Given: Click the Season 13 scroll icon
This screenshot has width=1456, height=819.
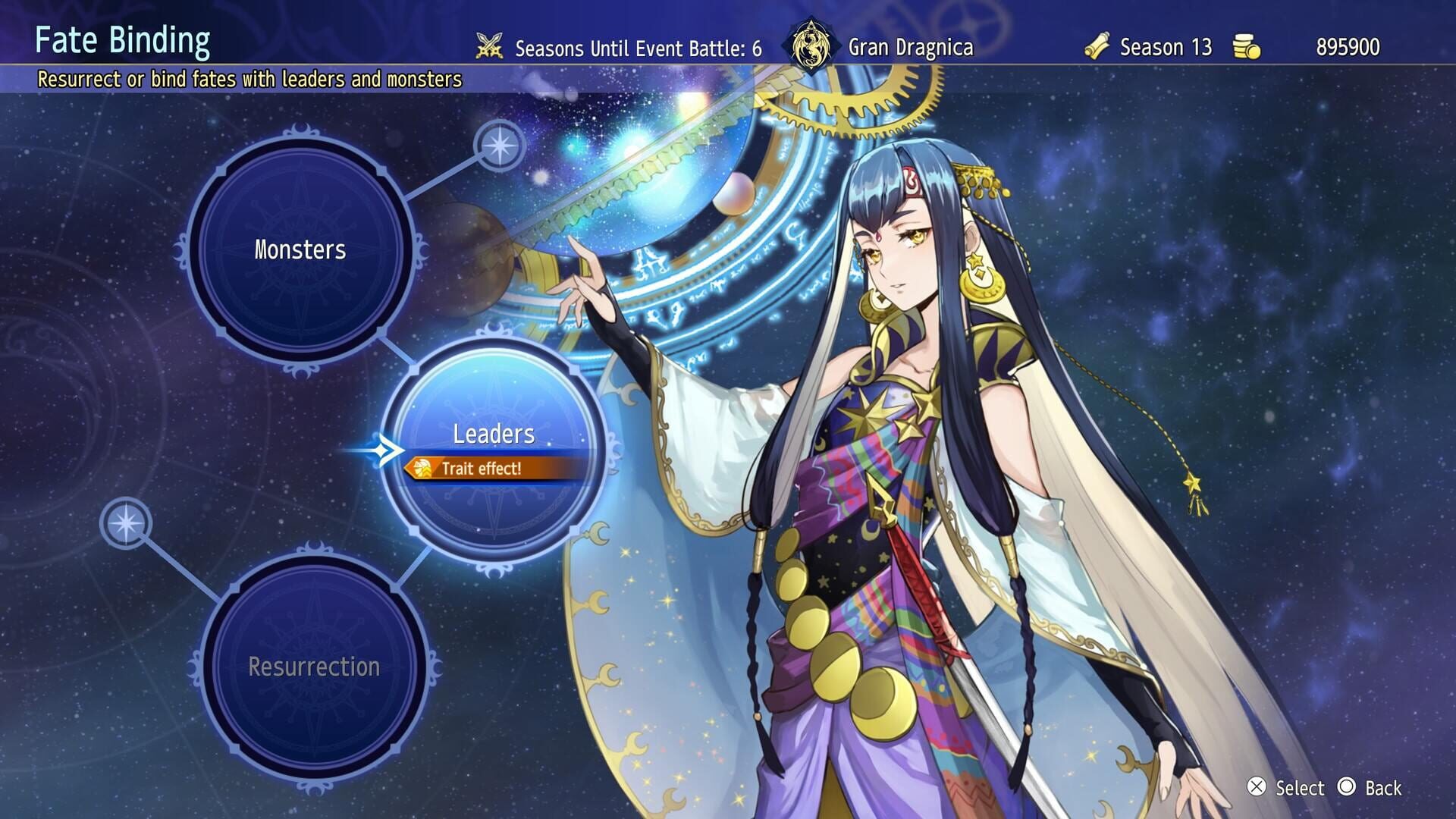Looking at the screenshot, I should (x=1097, y=47).
